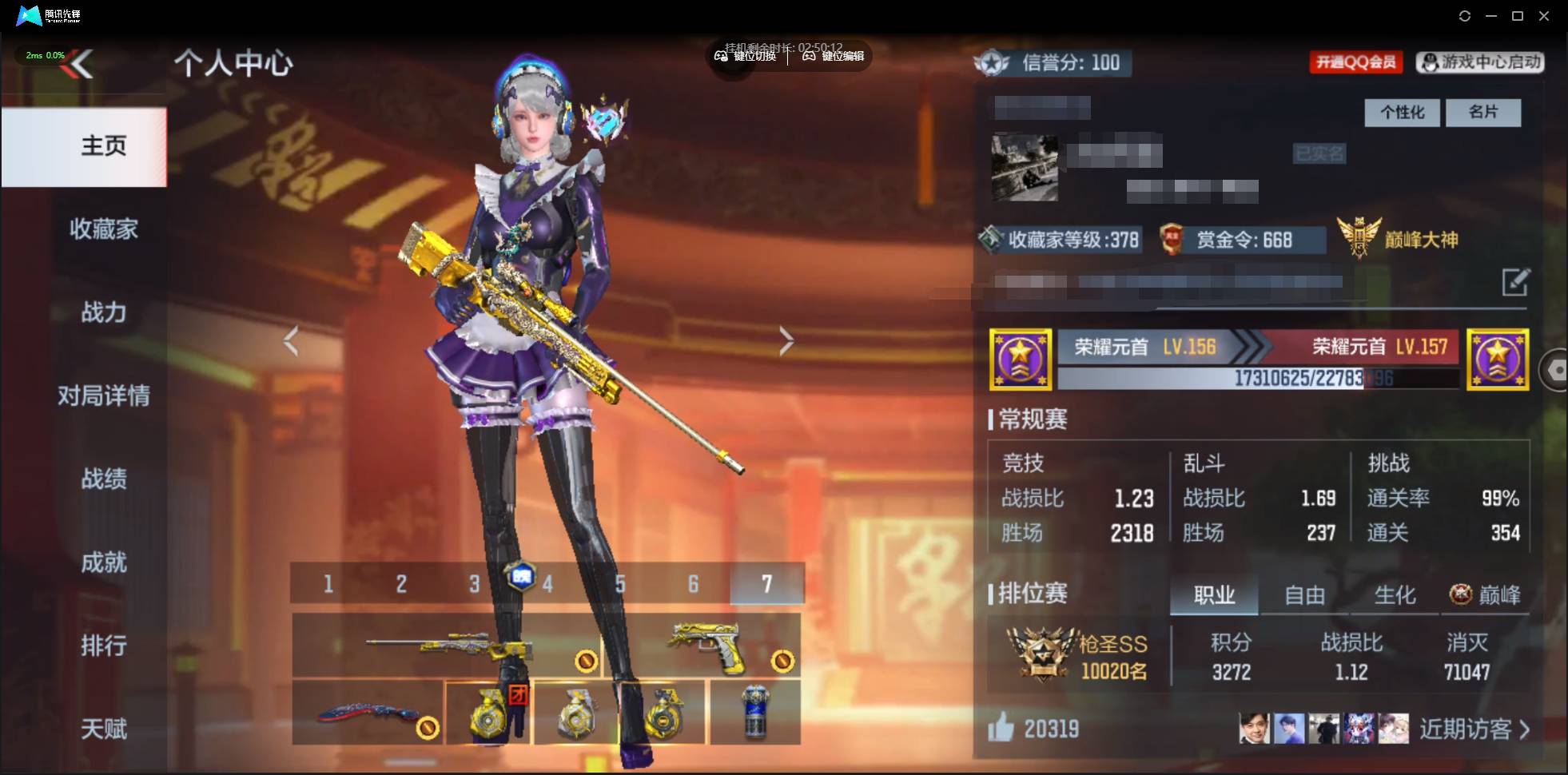Select the 自由 ranked mode option

pos(1306,594)
